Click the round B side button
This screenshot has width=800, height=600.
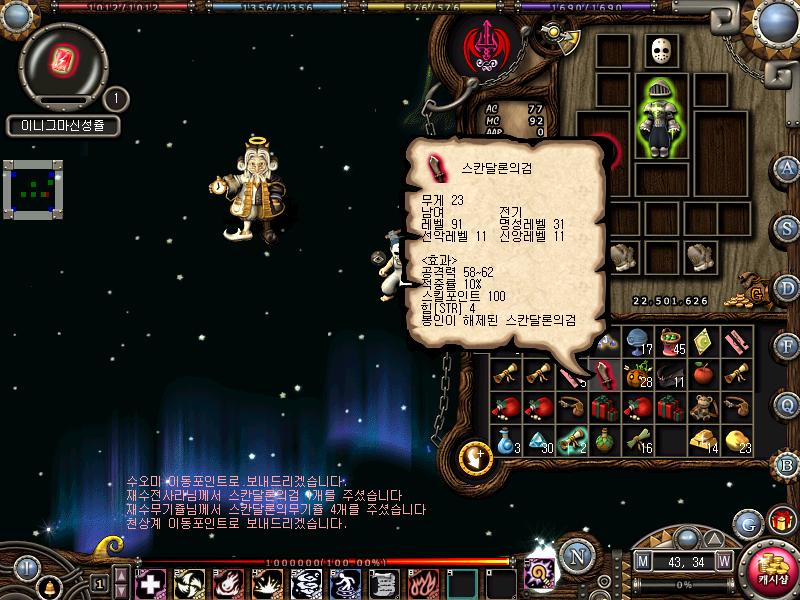pos(788,463)
